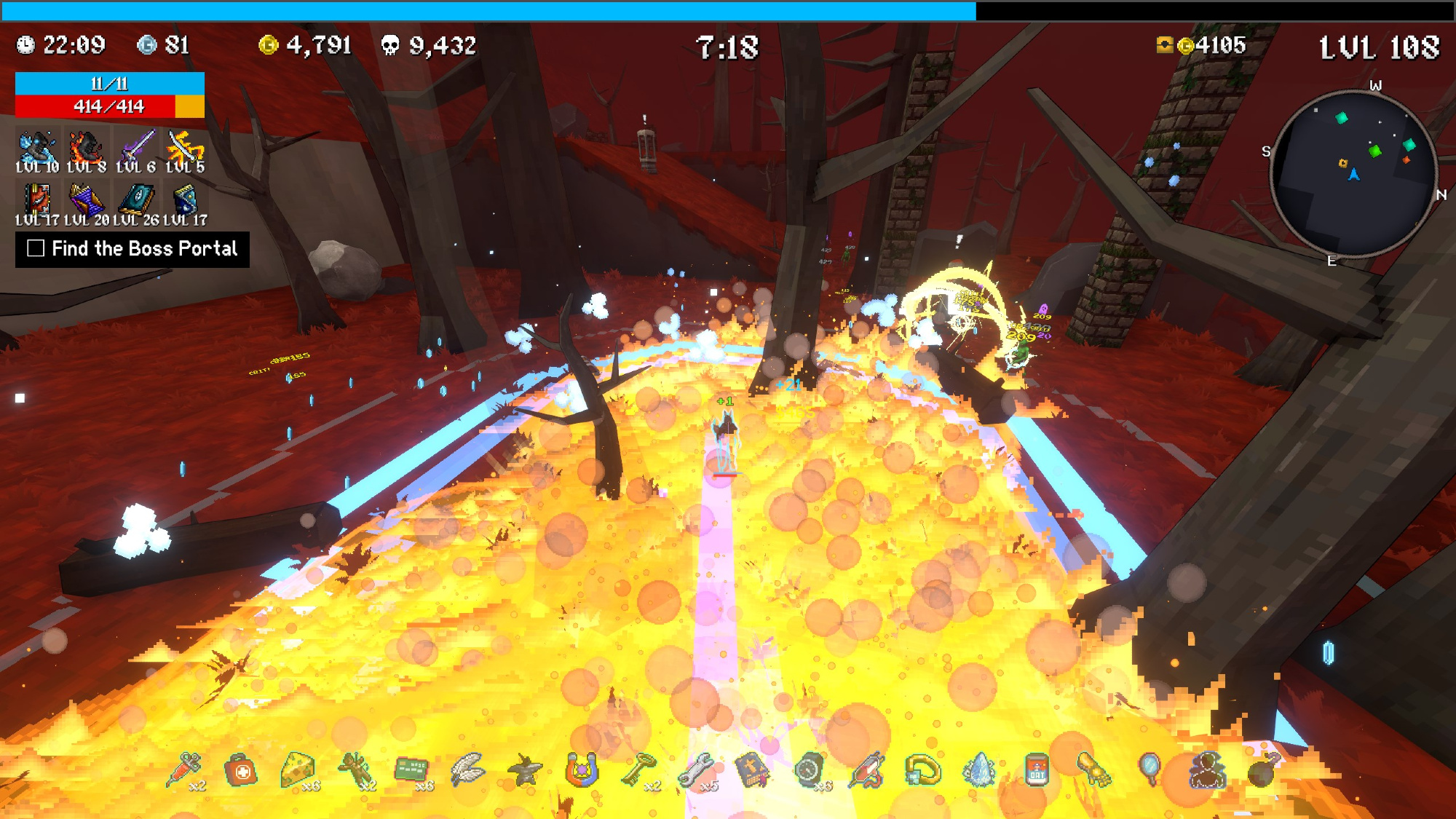Click the purple sword weapon icon
Screen dimensions: 1456x819
click(136, 148)
